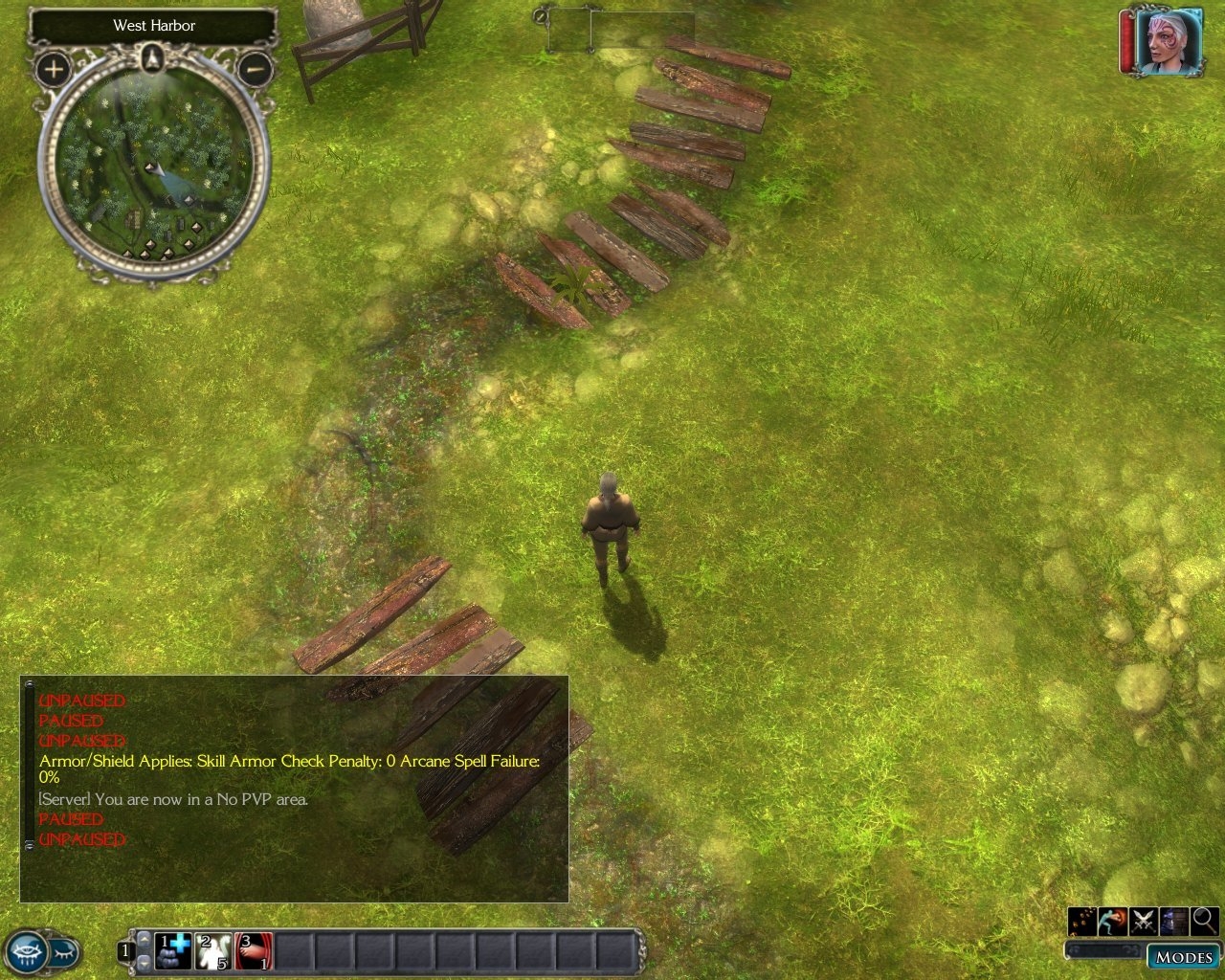Image resolution: width=1225 pixels, height=980 pixels.
Task: Zoom out the minimap with the minus button
Action: pos(255,69)
